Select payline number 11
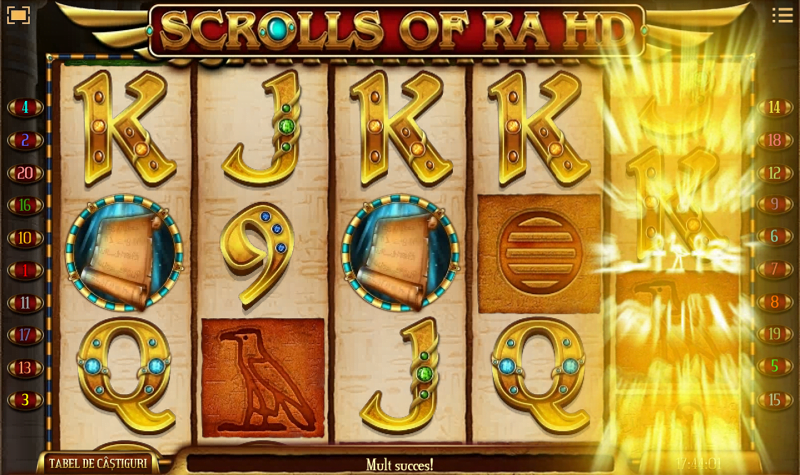This screenshot has height=475, width=800. [24, 302]
